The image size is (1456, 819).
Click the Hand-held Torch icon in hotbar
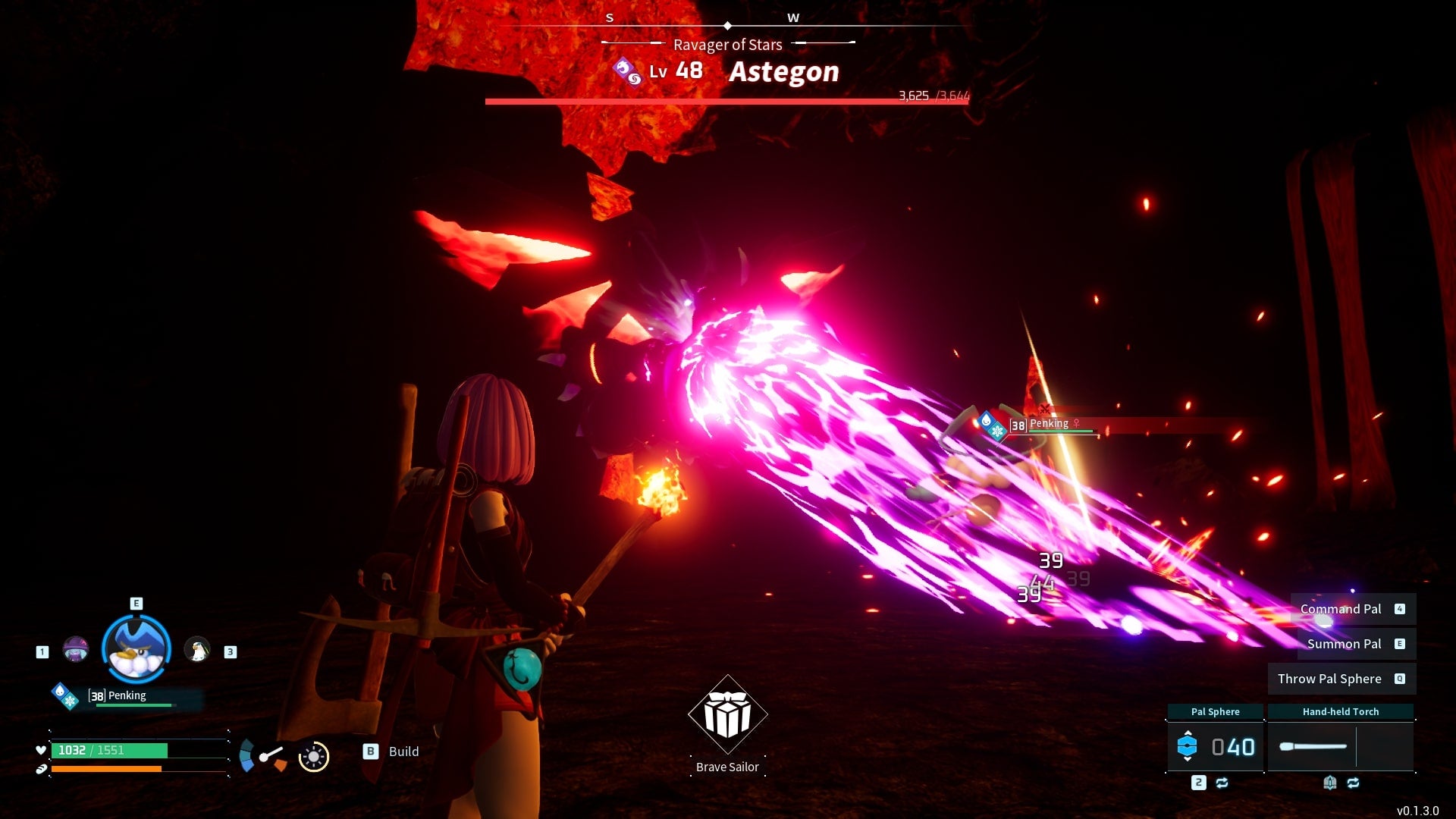pyautogui.click(x=1314, y=746)
